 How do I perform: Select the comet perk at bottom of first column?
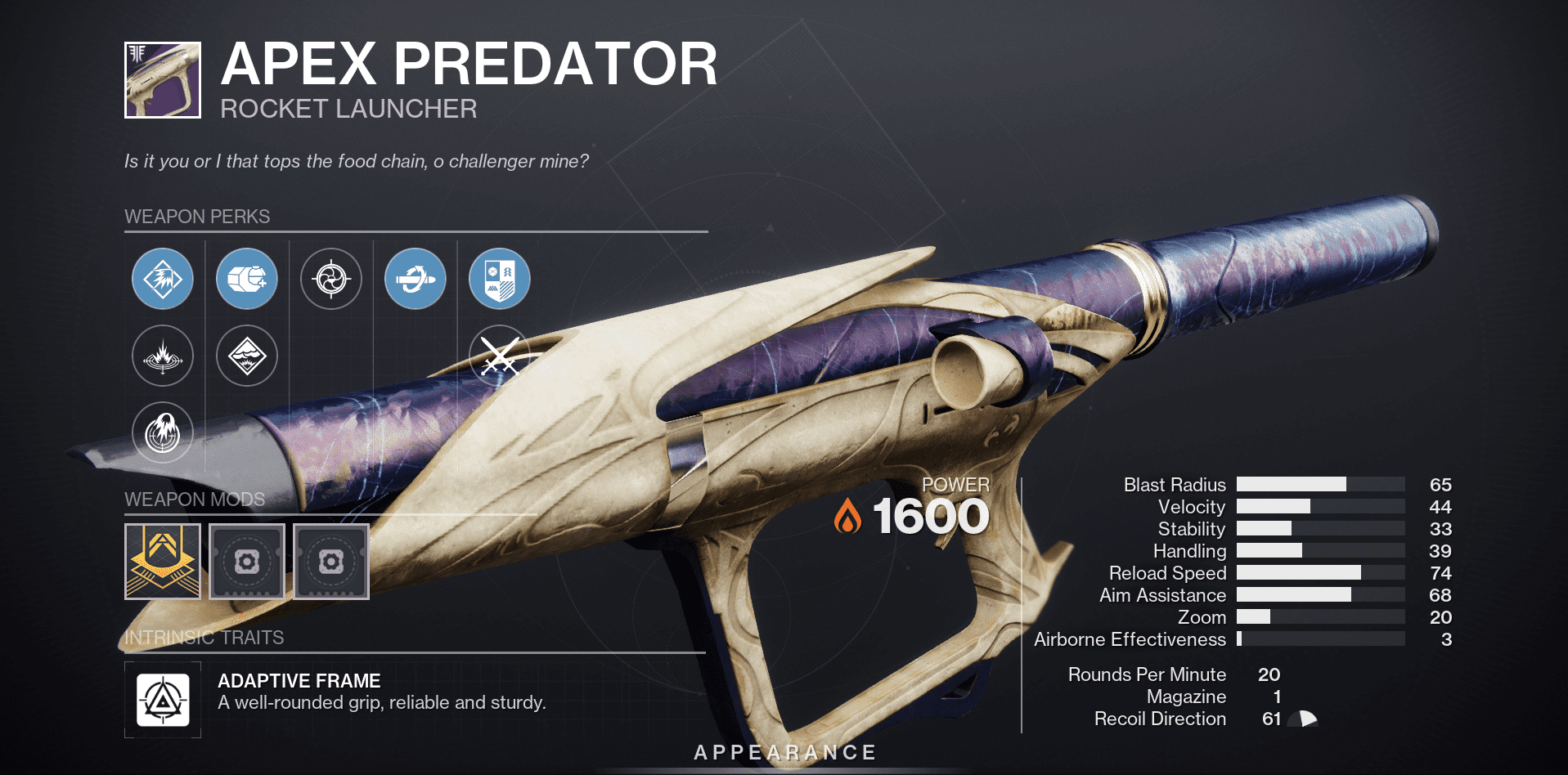162,432
